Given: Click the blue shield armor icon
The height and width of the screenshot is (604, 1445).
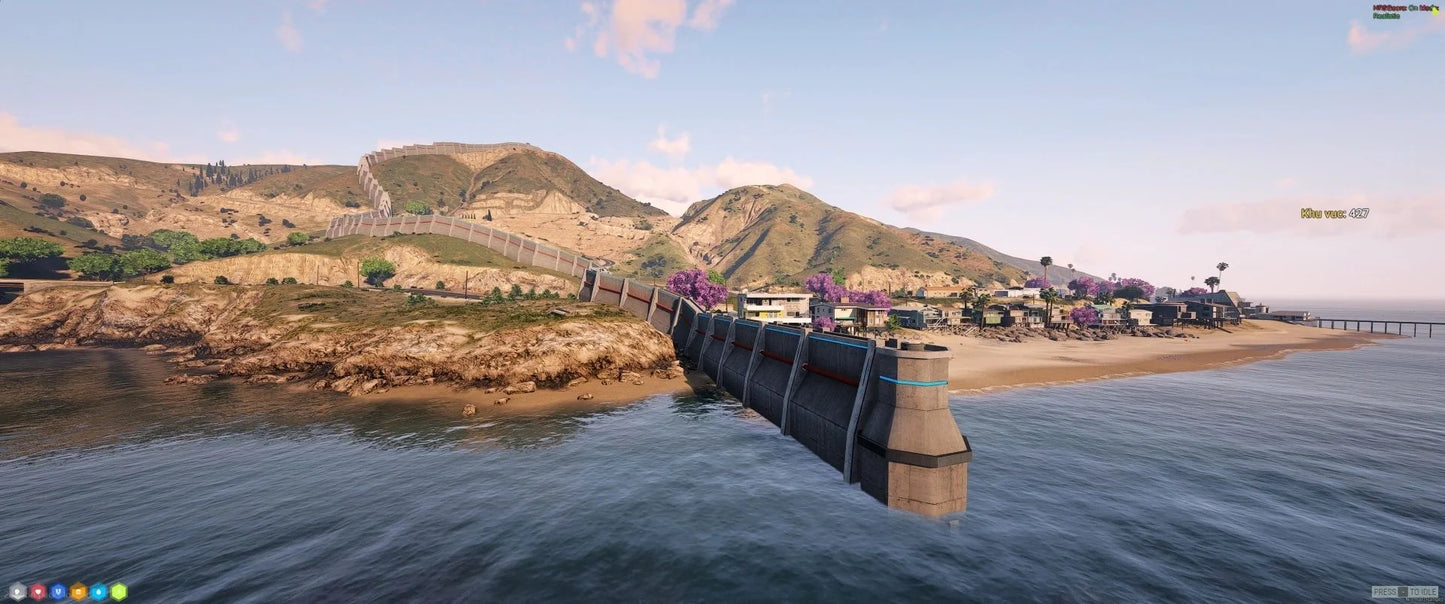Looking at the screenshot, I should [58, 591].
